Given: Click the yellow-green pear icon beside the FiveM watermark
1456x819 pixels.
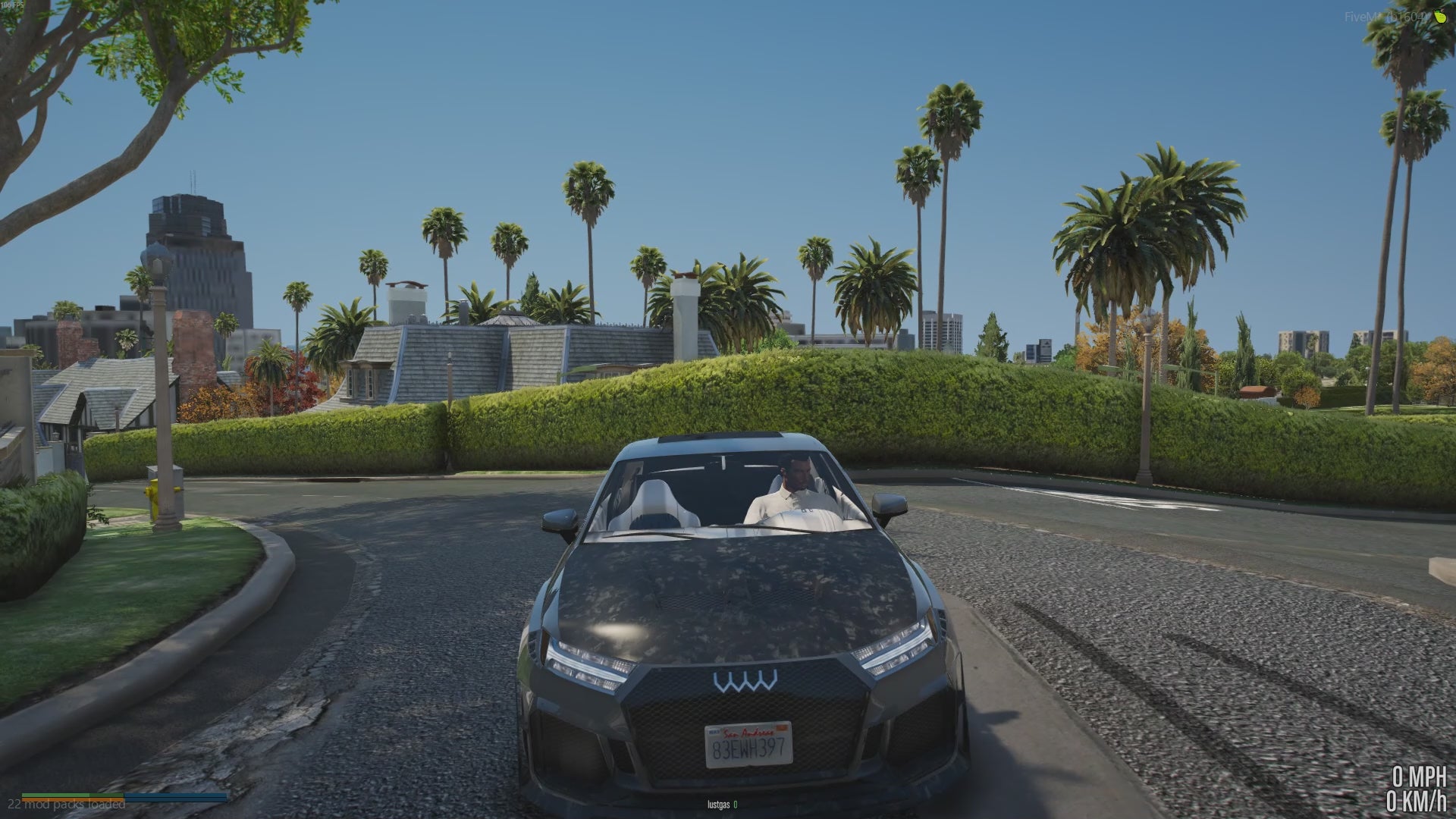Looking at the screenshot, I should point(1439,16).
